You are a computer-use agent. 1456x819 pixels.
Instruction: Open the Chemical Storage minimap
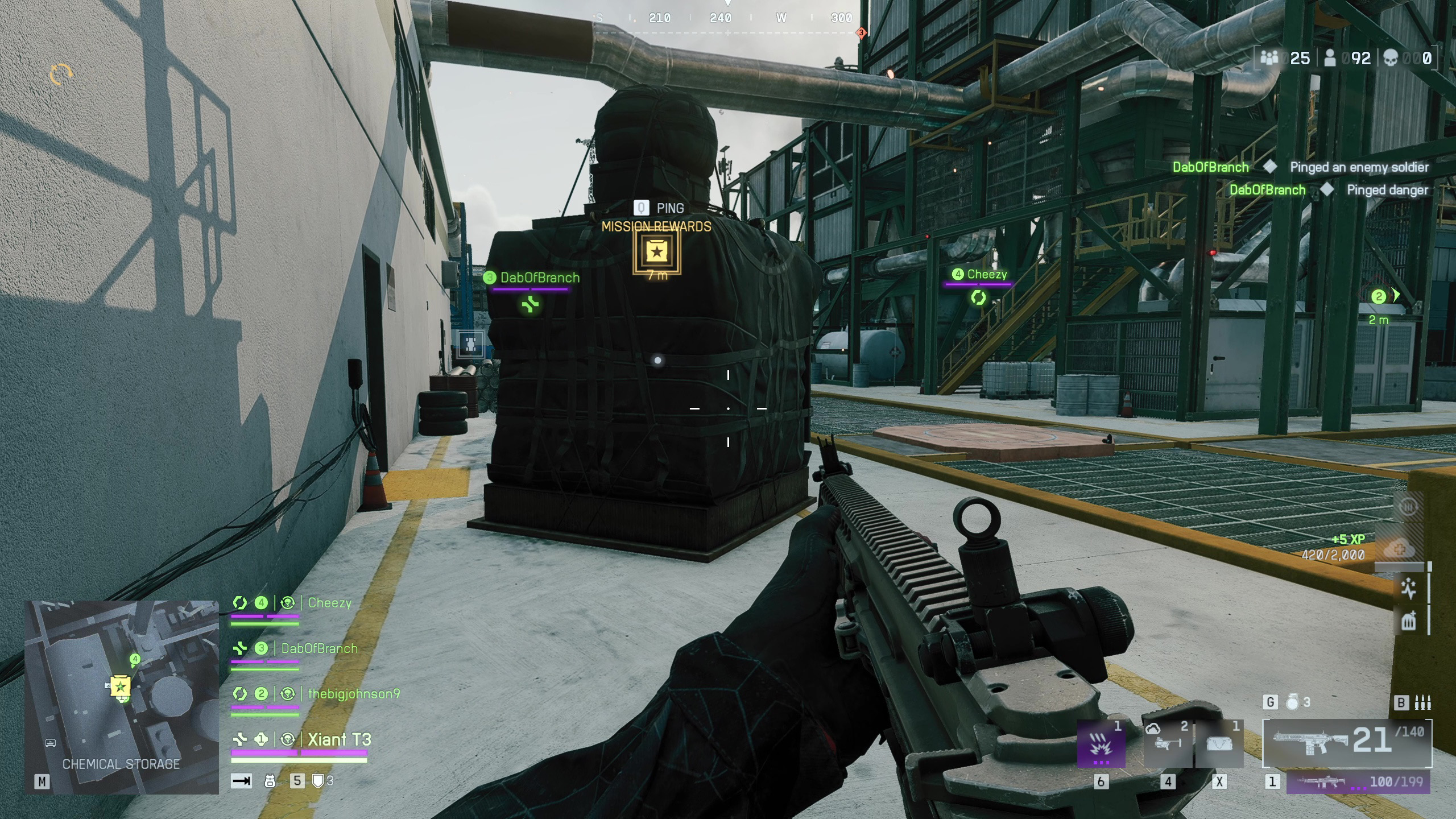[121, 696]
